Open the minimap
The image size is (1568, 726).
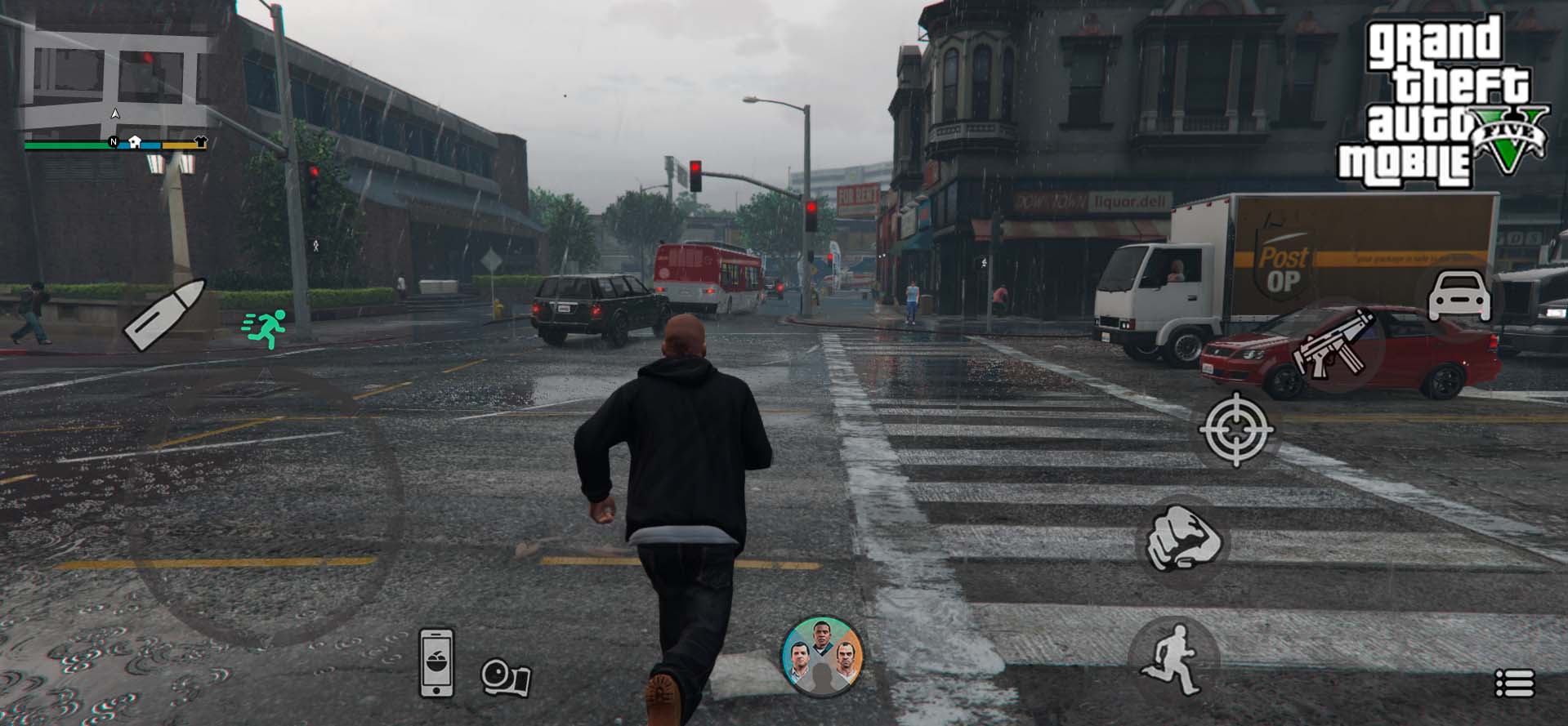tap(114, 82)
